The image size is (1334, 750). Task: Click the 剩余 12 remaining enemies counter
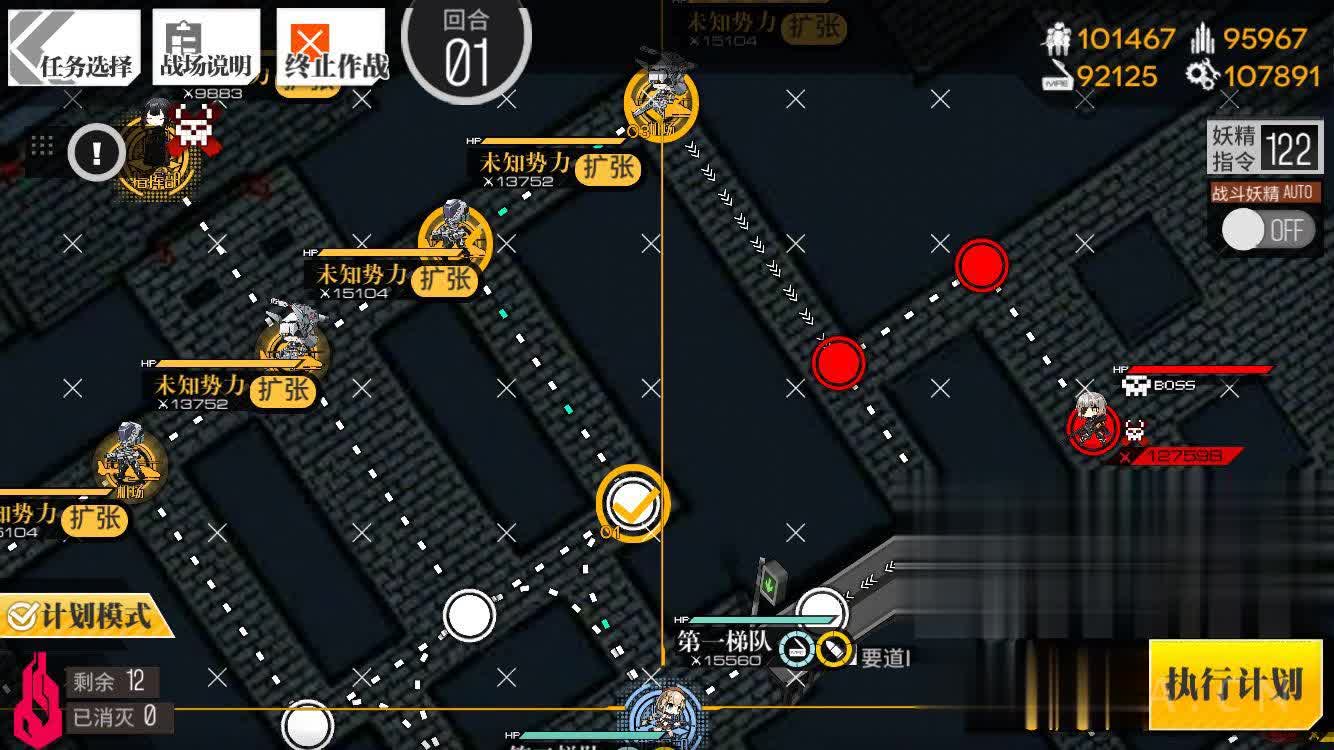(110, 681)
